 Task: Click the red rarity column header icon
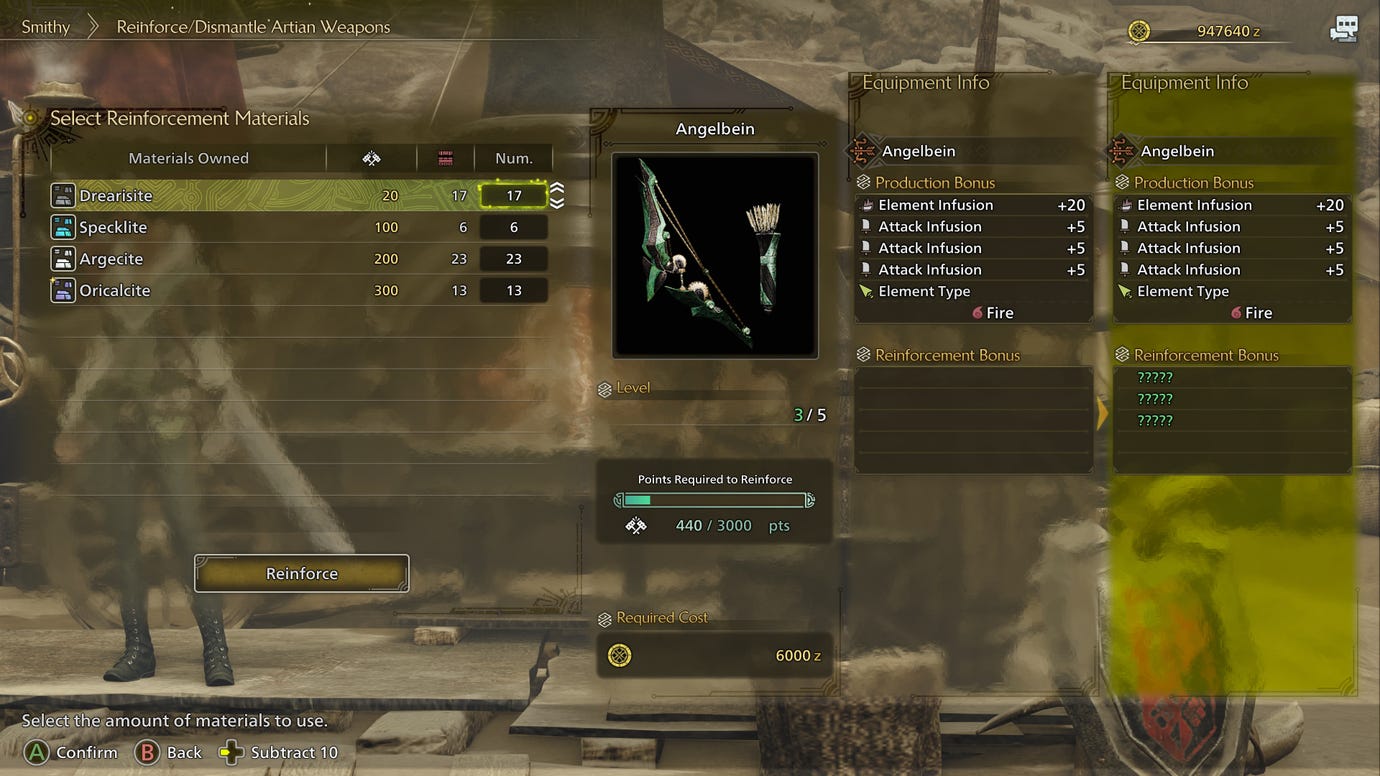click(x=445, y=157)
